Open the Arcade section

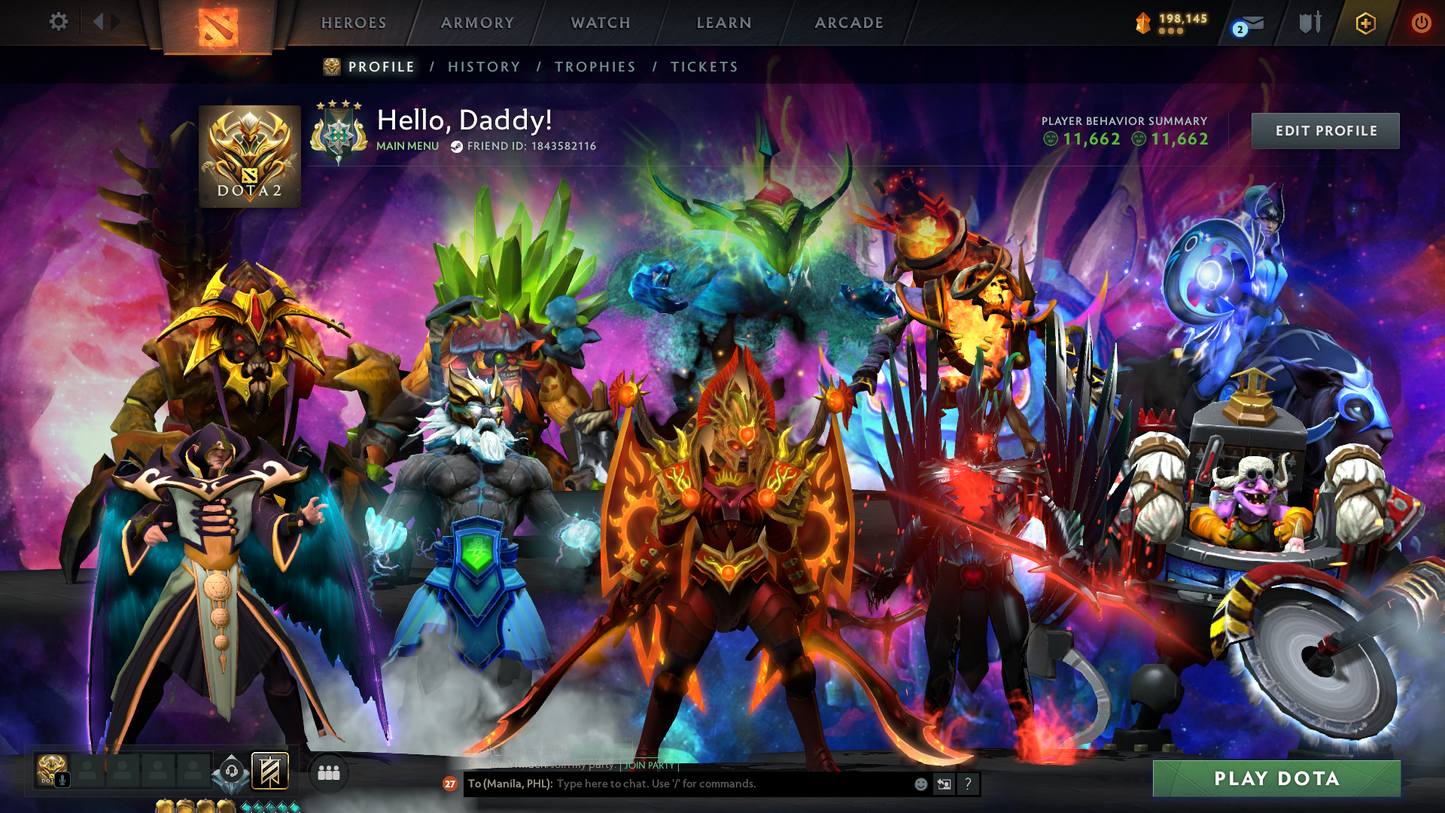848,23
